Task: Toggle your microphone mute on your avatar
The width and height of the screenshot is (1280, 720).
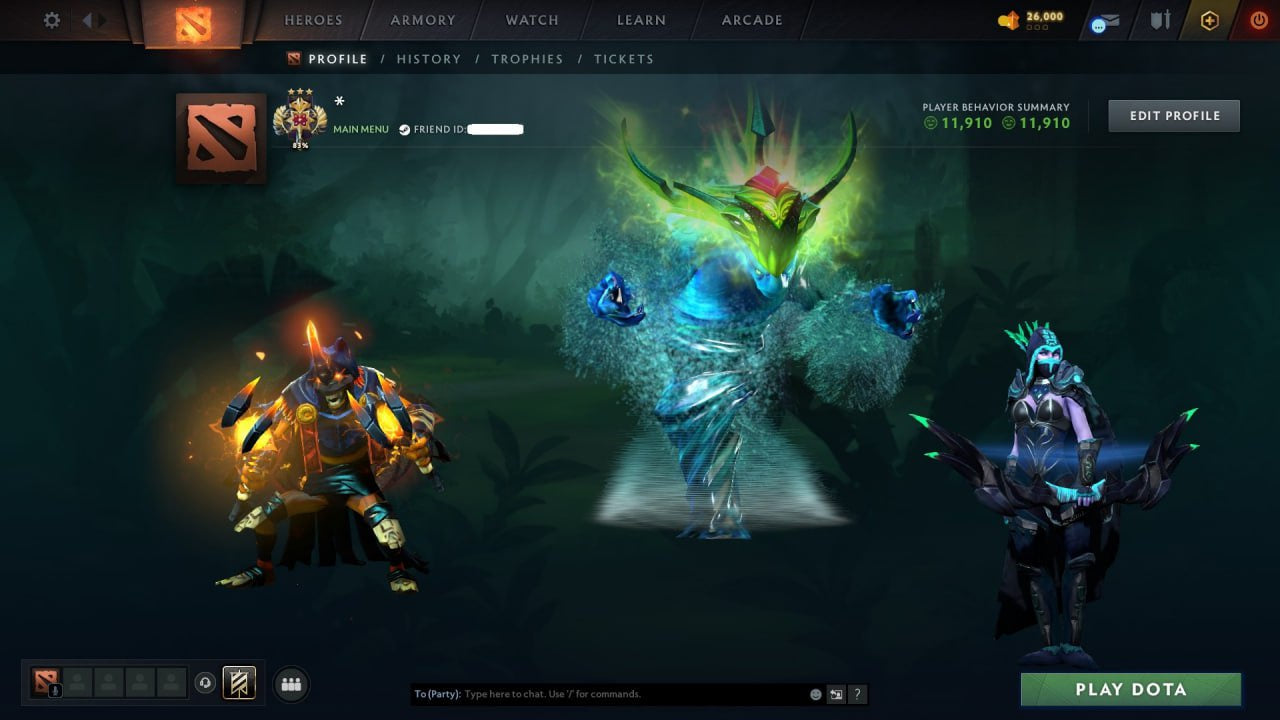Action: 55,689
